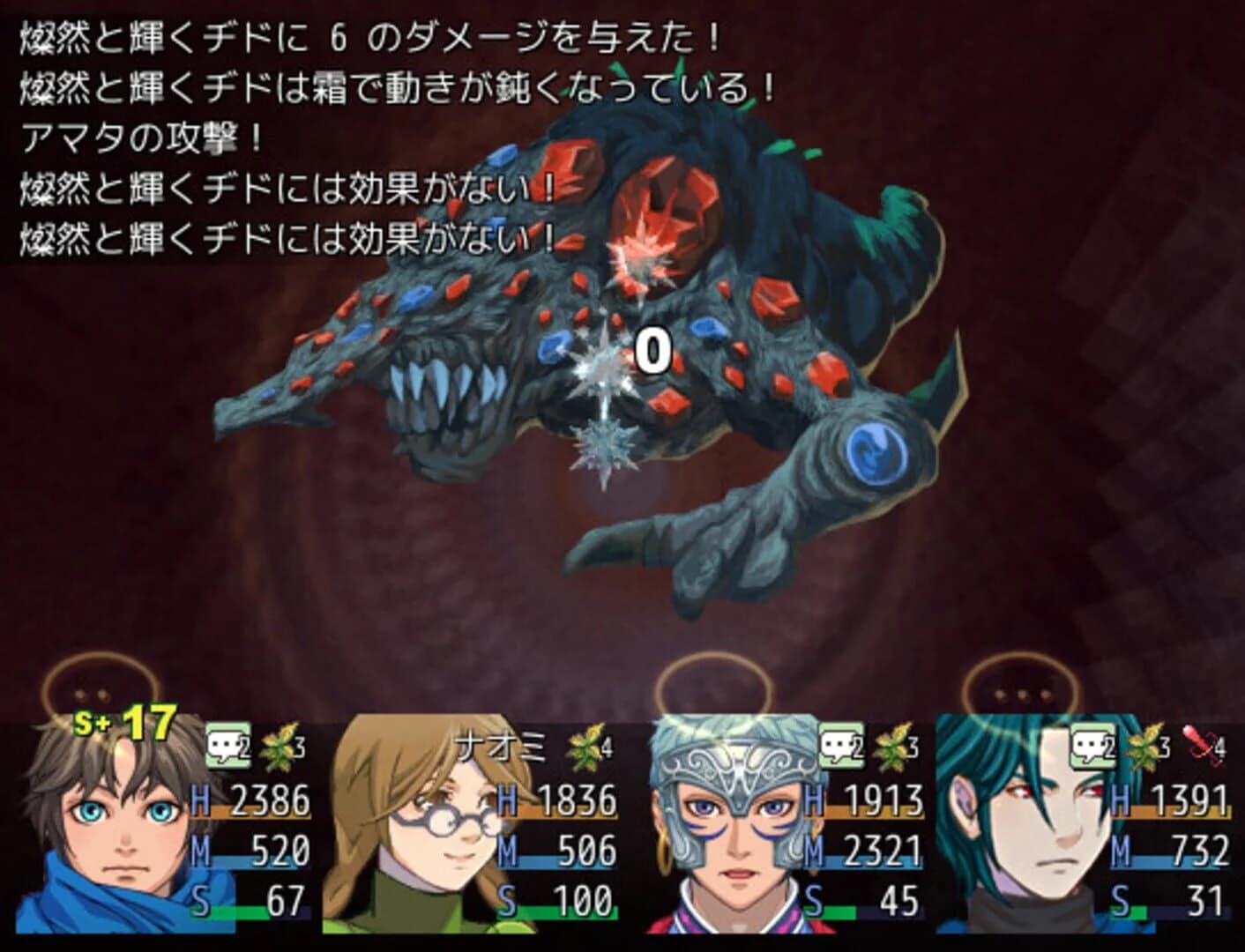This screenshot has width=1245, height=952.
Task: Toggle the snowflake frost effect on the enemy
Action: pos(605,450)
